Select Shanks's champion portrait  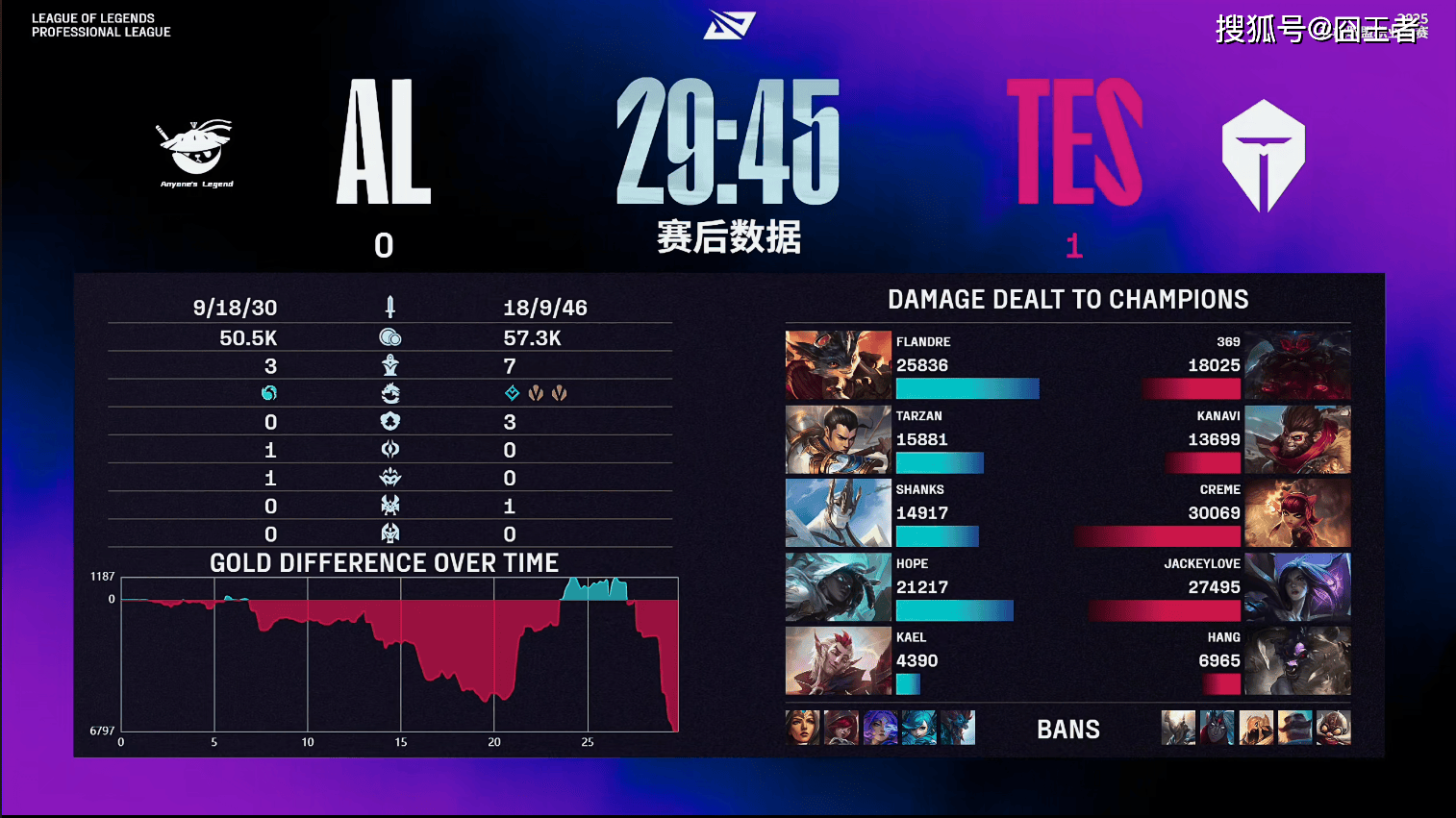coord(838,513)
